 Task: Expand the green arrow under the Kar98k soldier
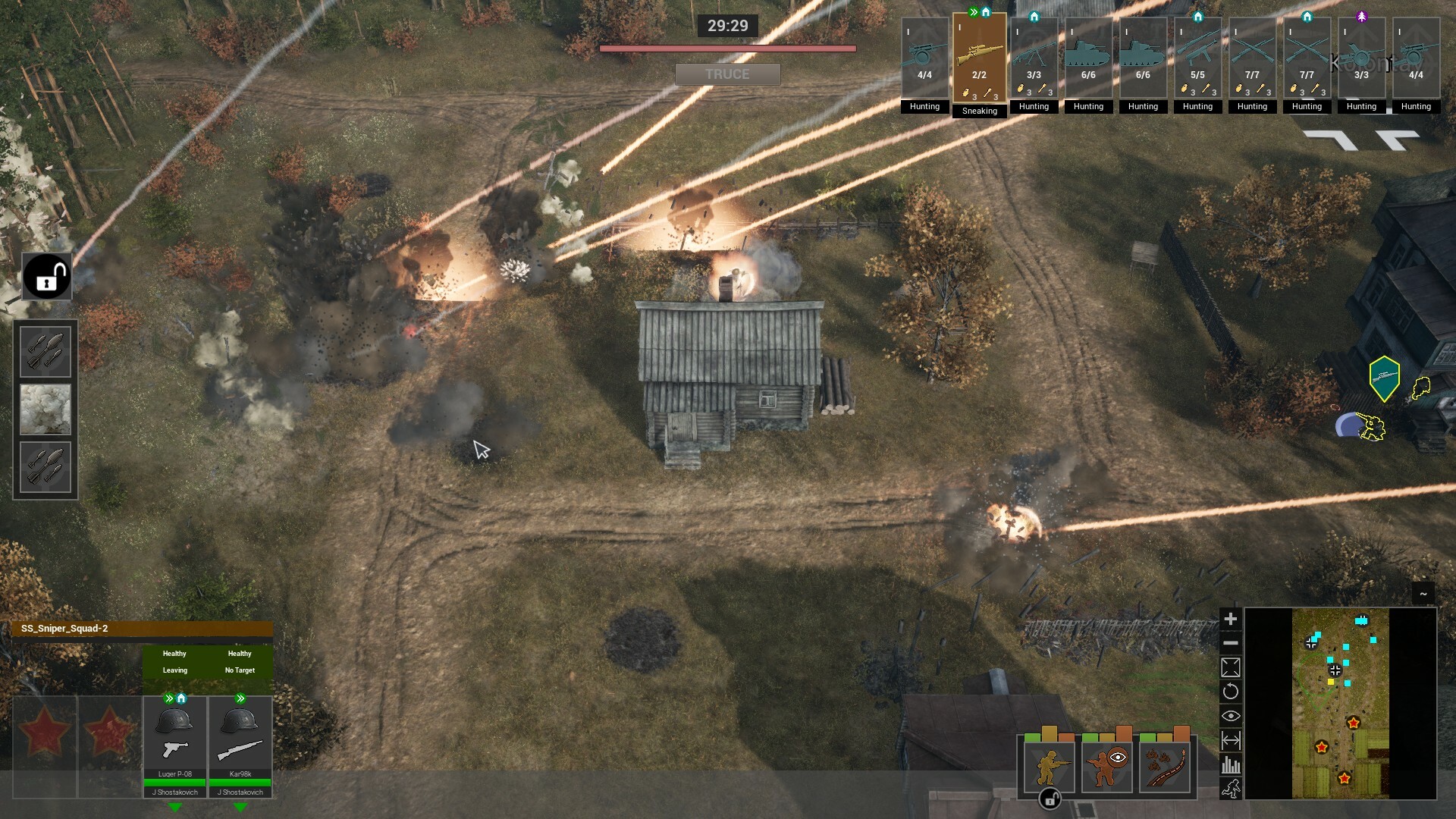(241, 808)
